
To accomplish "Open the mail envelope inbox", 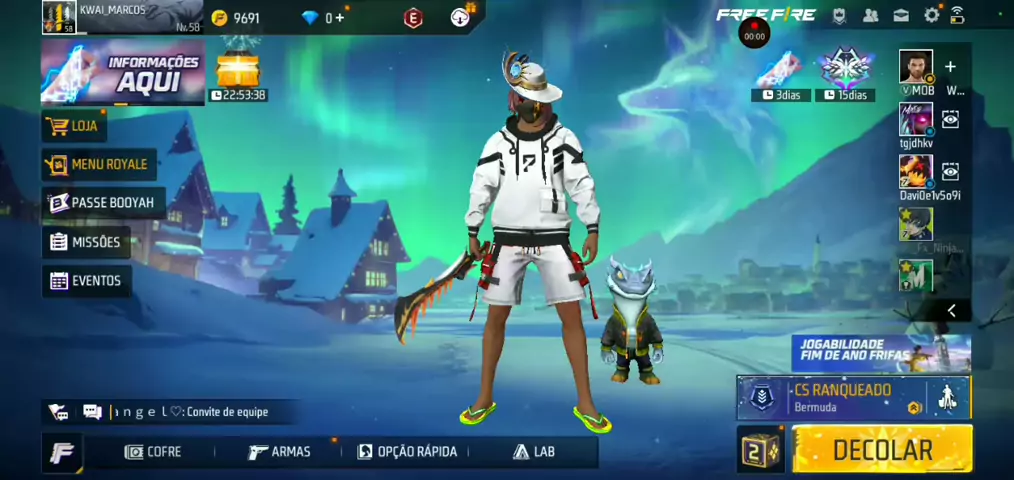I will (x=901, y=15).
